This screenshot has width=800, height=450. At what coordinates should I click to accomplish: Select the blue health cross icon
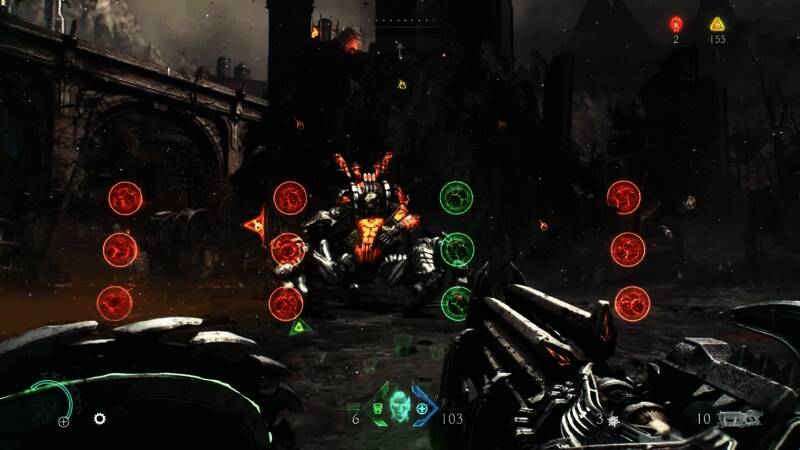pyautogui.click(x=422, y=409)
